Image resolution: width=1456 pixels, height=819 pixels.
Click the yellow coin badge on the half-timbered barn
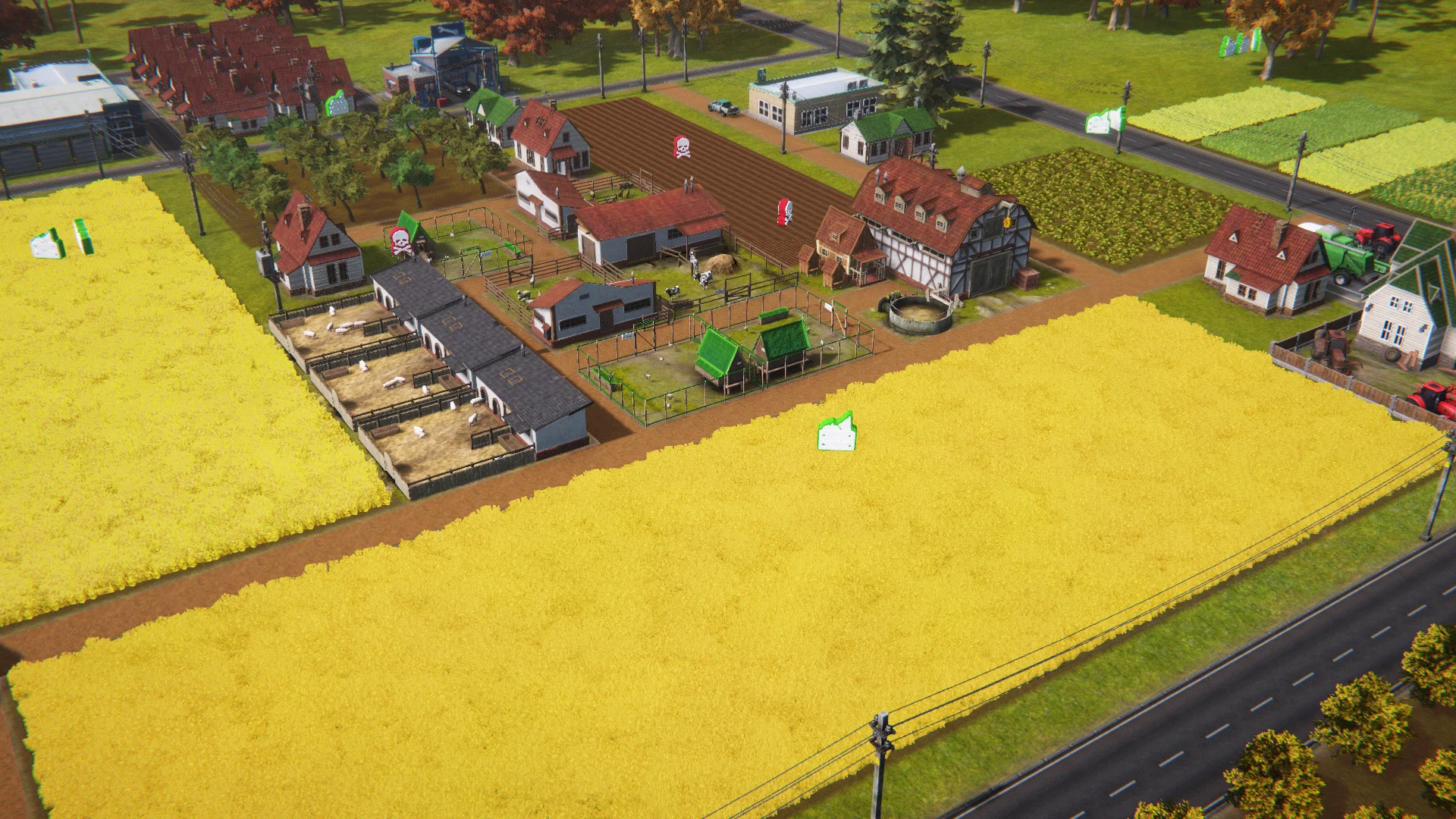coord(1006,223)
